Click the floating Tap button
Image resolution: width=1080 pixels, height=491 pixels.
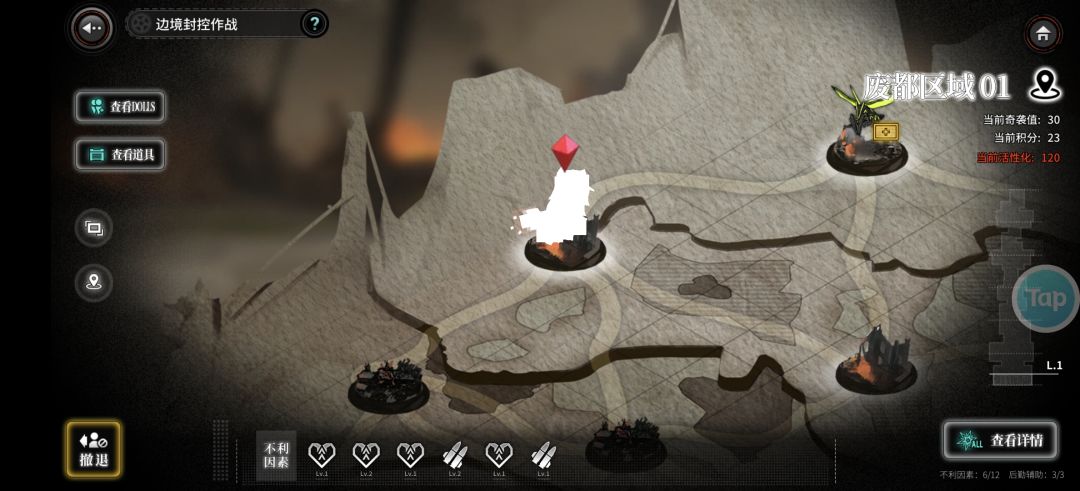tap(1046, 298)
